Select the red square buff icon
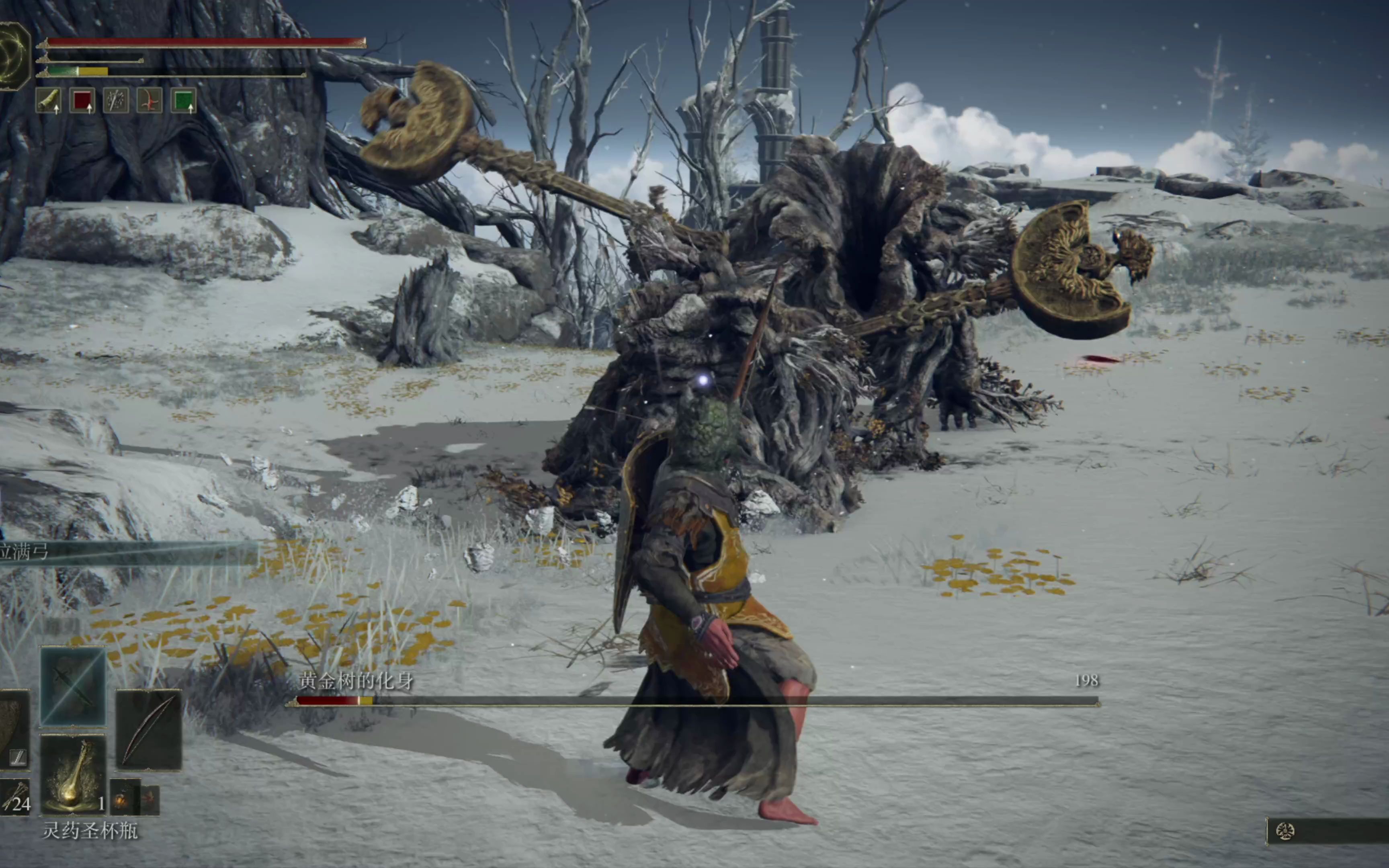This screenshot has height=868, width=1389. [x=82, y=100]
